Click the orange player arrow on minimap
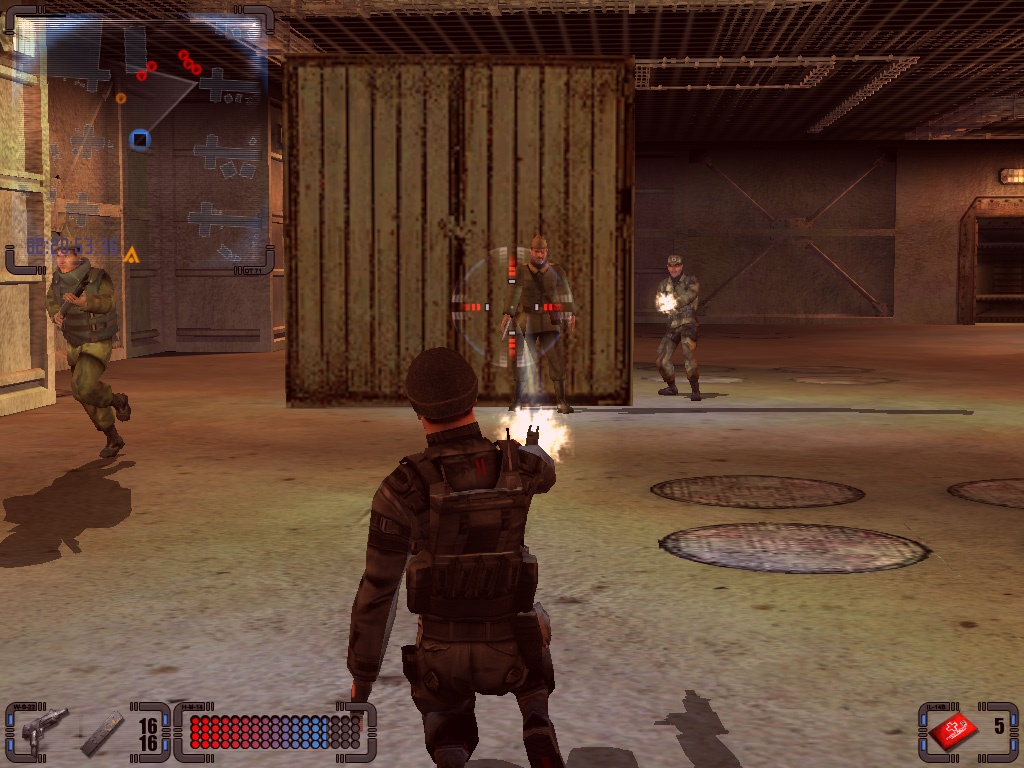The image size is (1024, 768). [x=130, y=255]
